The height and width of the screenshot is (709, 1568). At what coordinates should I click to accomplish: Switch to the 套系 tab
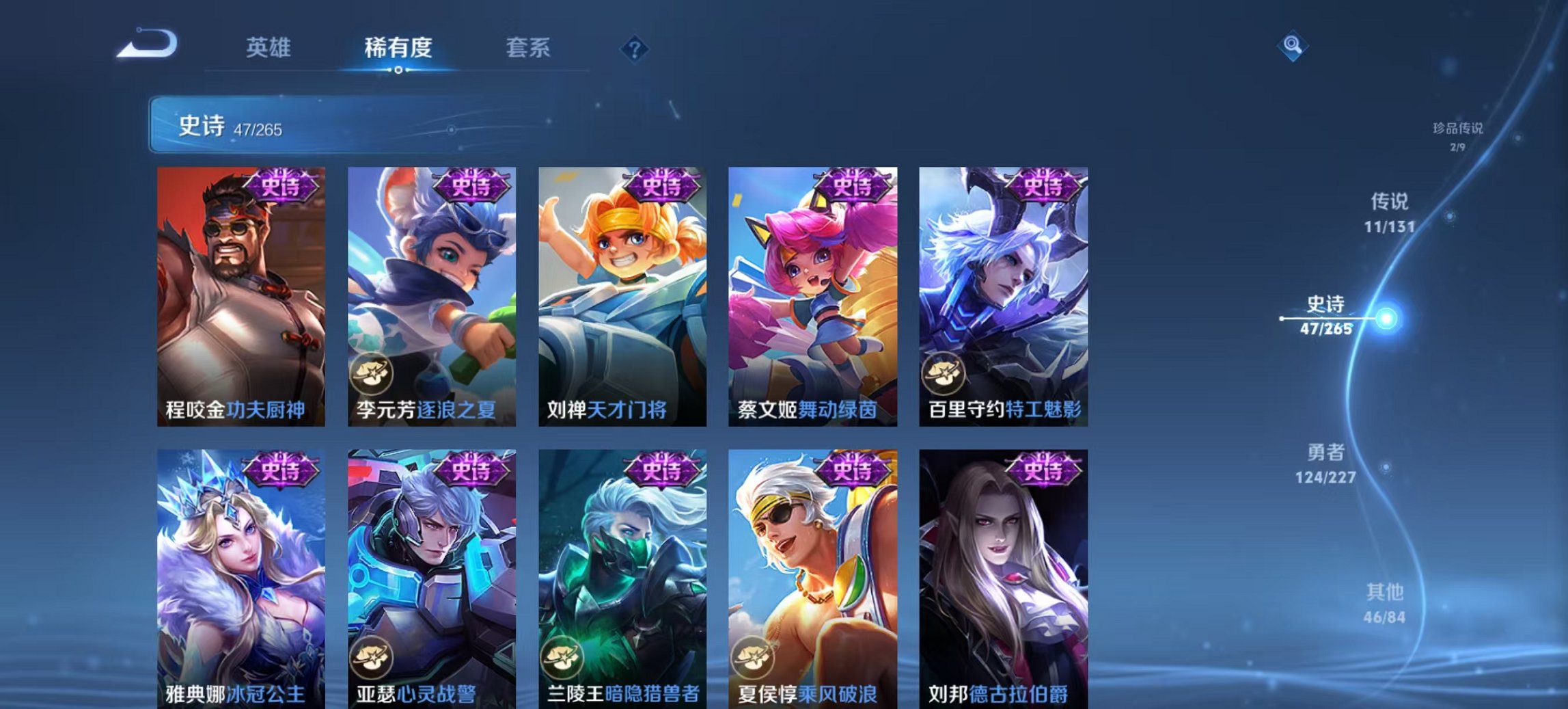point(529,47)
